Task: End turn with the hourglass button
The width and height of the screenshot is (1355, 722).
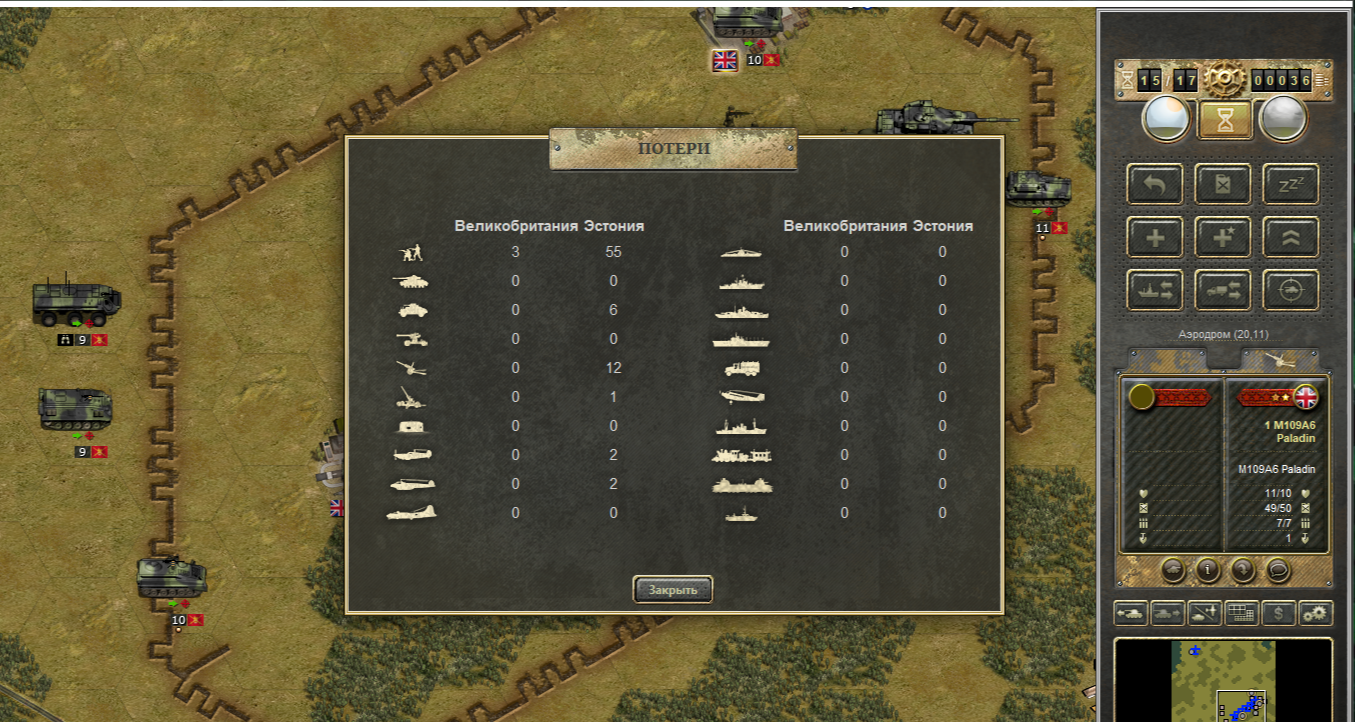Action: [x=1223, y=119]
